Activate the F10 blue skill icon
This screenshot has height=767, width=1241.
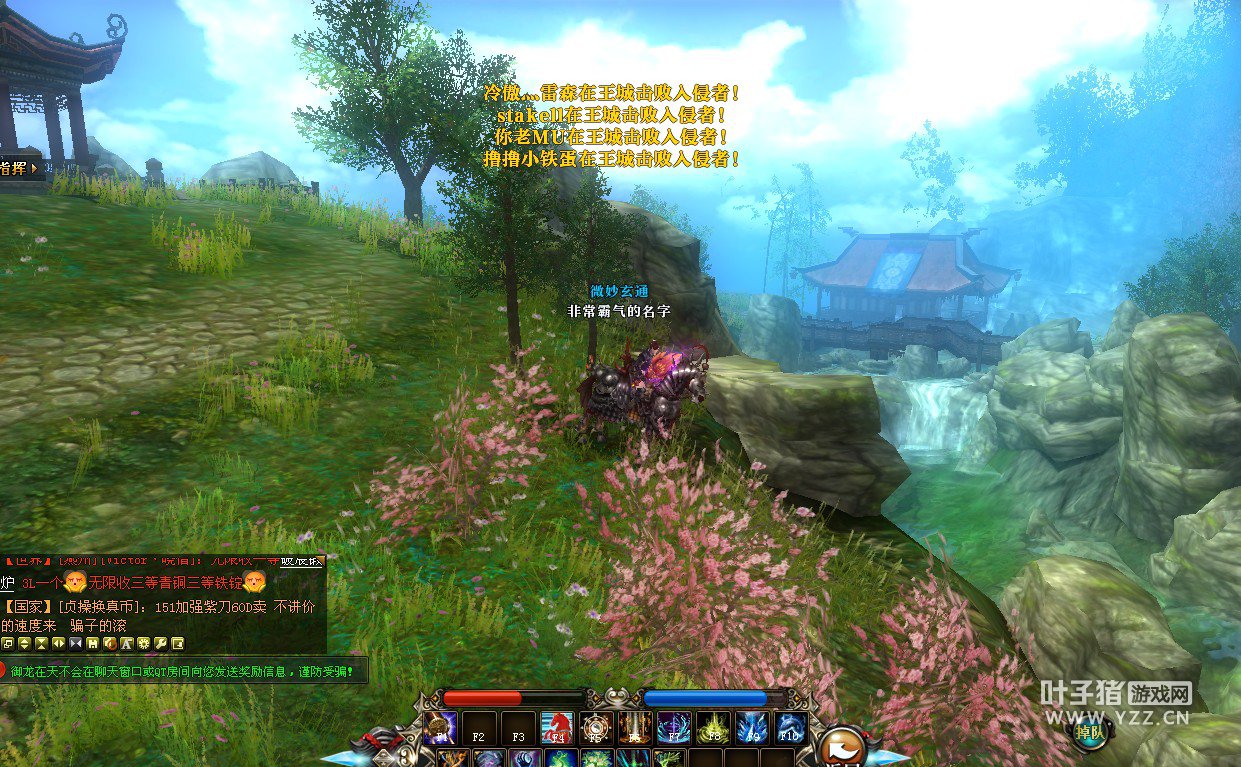(x=791, y=728)
